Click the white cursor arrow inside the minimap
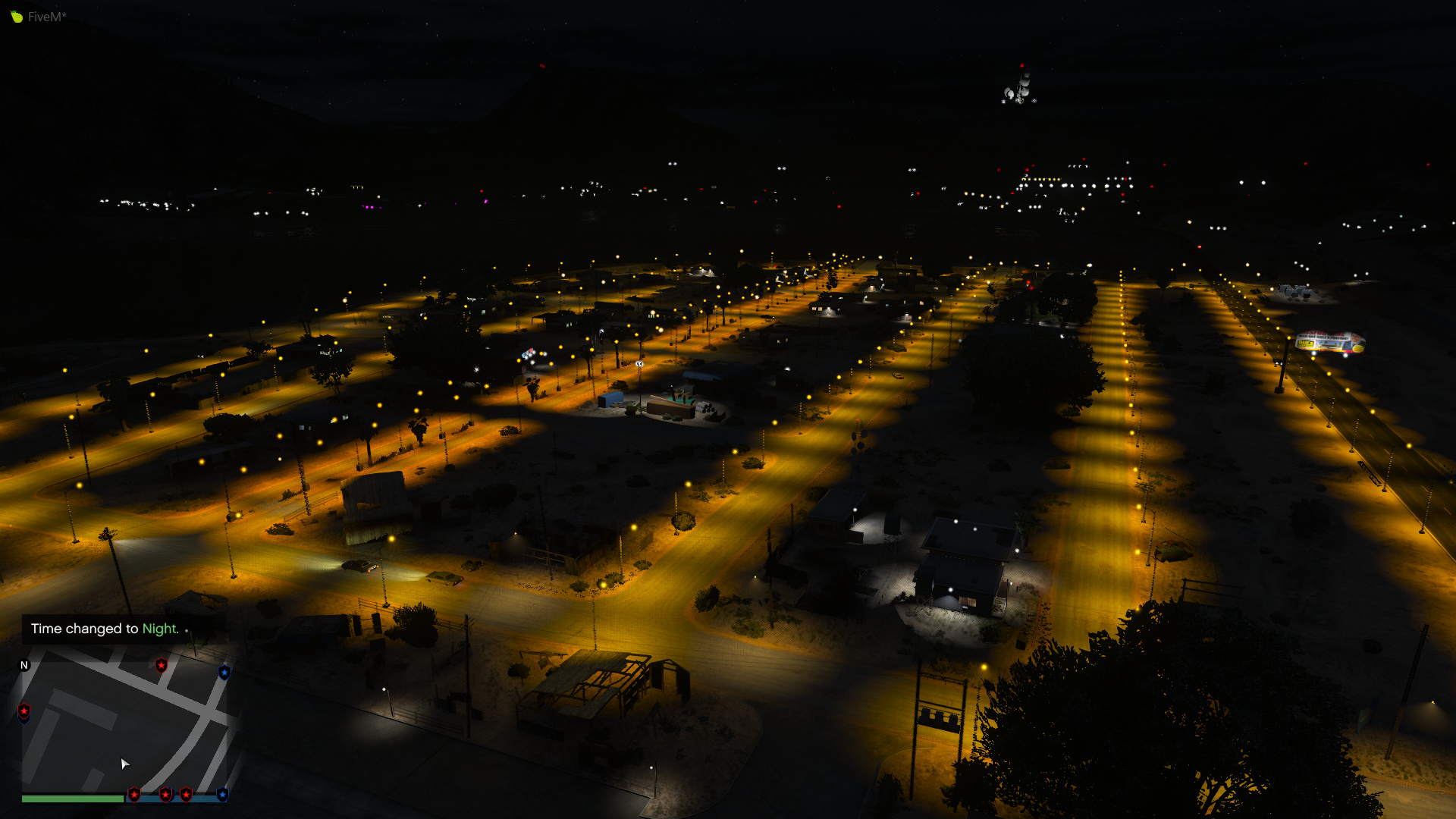 coord(125,764)
